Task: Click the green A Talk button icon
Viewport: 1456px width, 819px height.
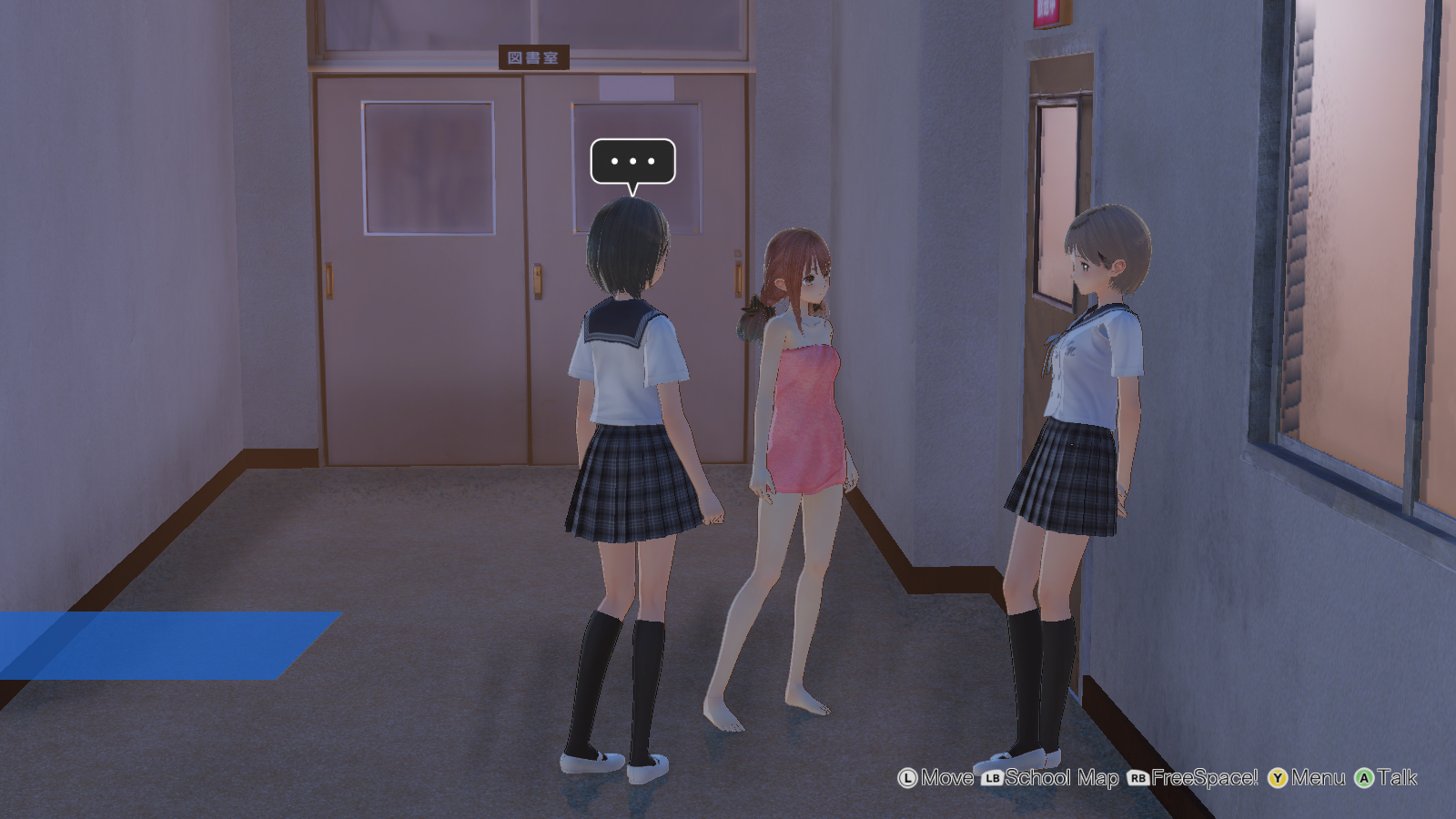Action: click(x=1364, y=778)
